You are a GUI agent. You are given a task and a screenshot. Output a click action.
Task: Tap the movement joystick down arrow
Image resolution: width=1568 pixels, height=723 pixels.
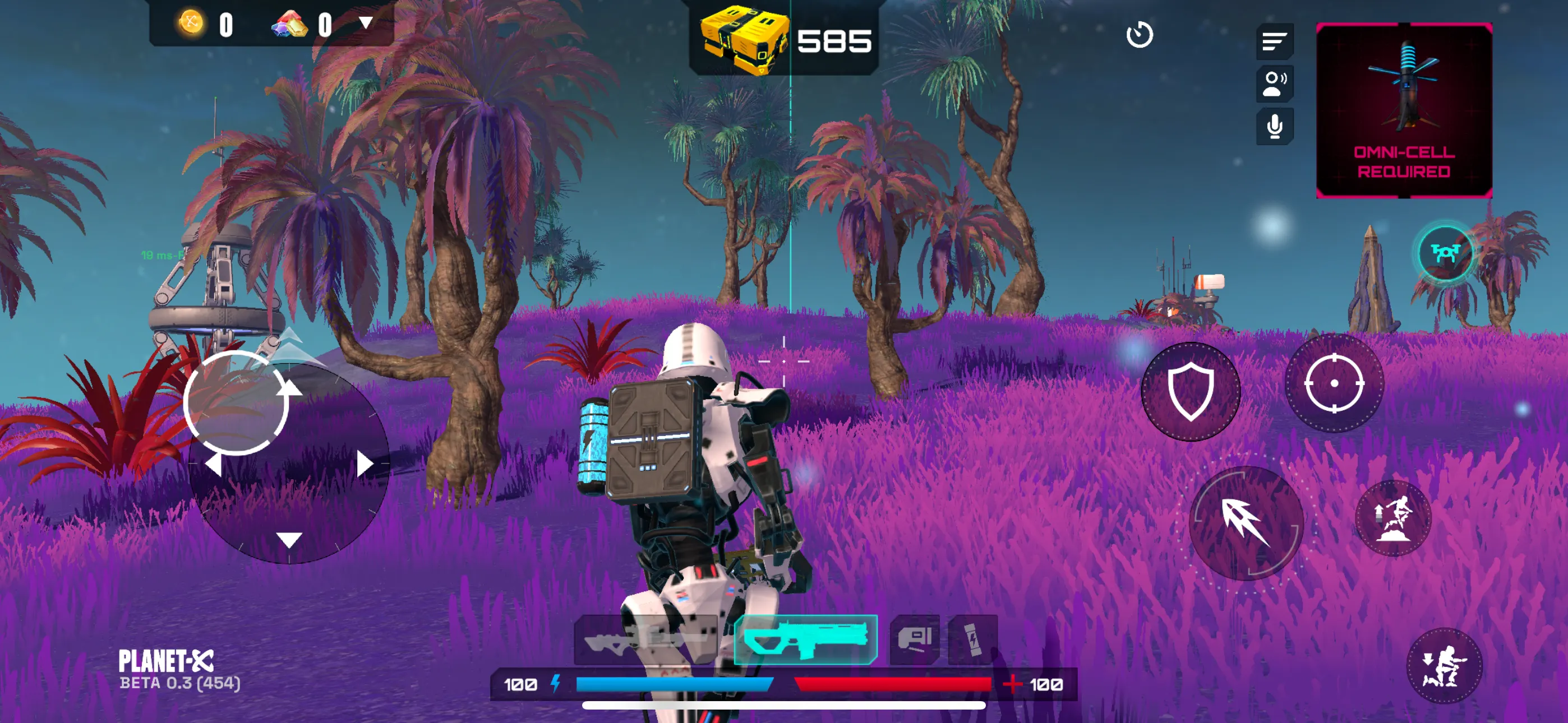coord(289,539)
